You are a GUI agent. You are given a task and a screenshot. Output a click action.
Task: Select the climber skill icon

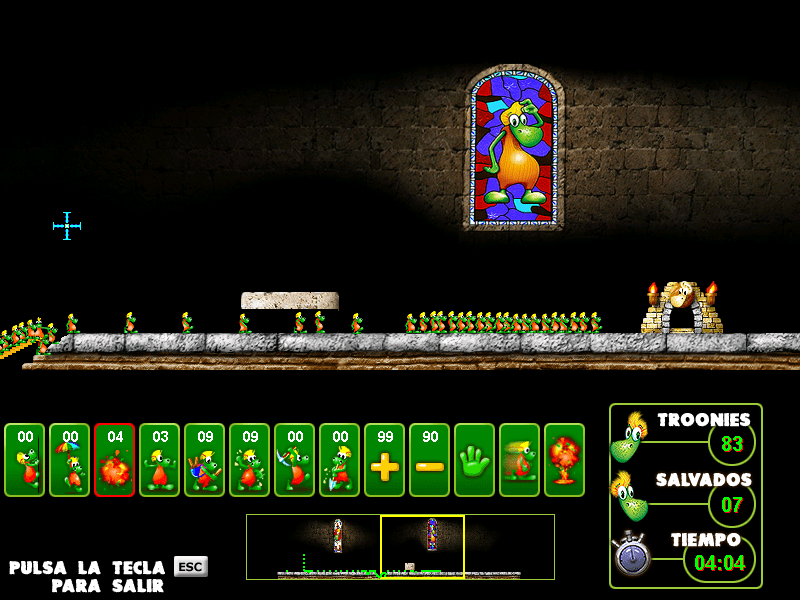(x=24, y=460)
